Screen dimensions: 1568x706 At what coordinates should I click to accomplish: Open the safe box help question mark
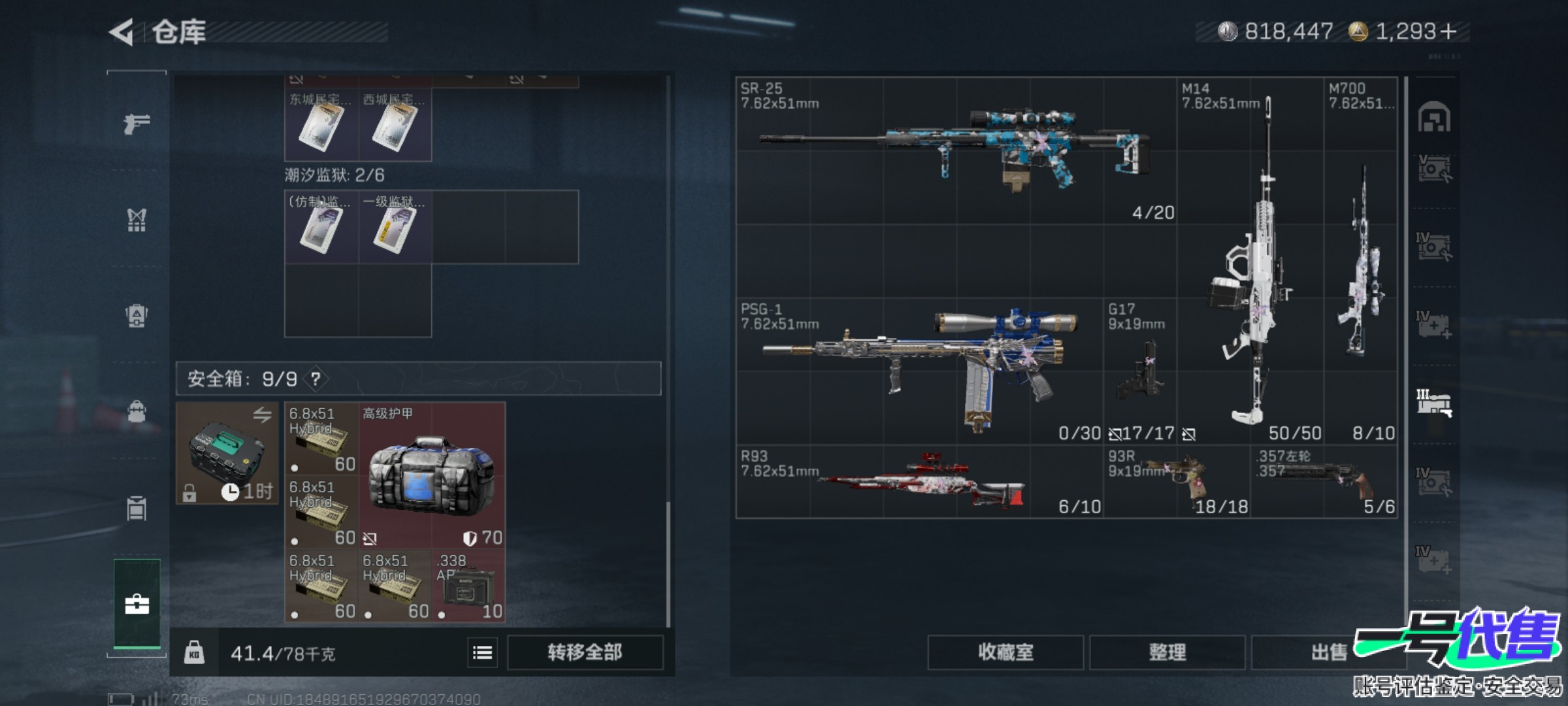click(x=316, y=378)
